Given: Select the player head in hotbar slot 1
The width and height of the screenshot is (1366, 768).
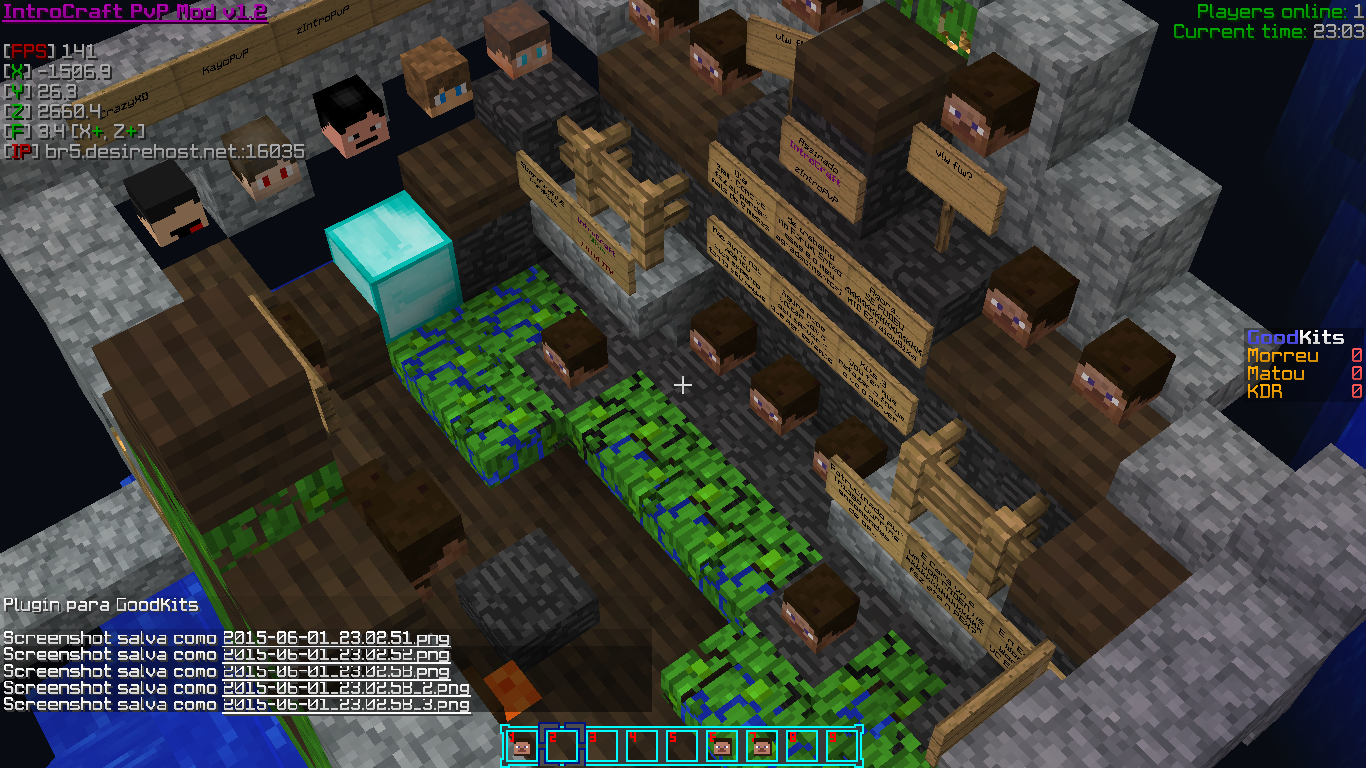Looking at the screenshot, I should point(521,746).
